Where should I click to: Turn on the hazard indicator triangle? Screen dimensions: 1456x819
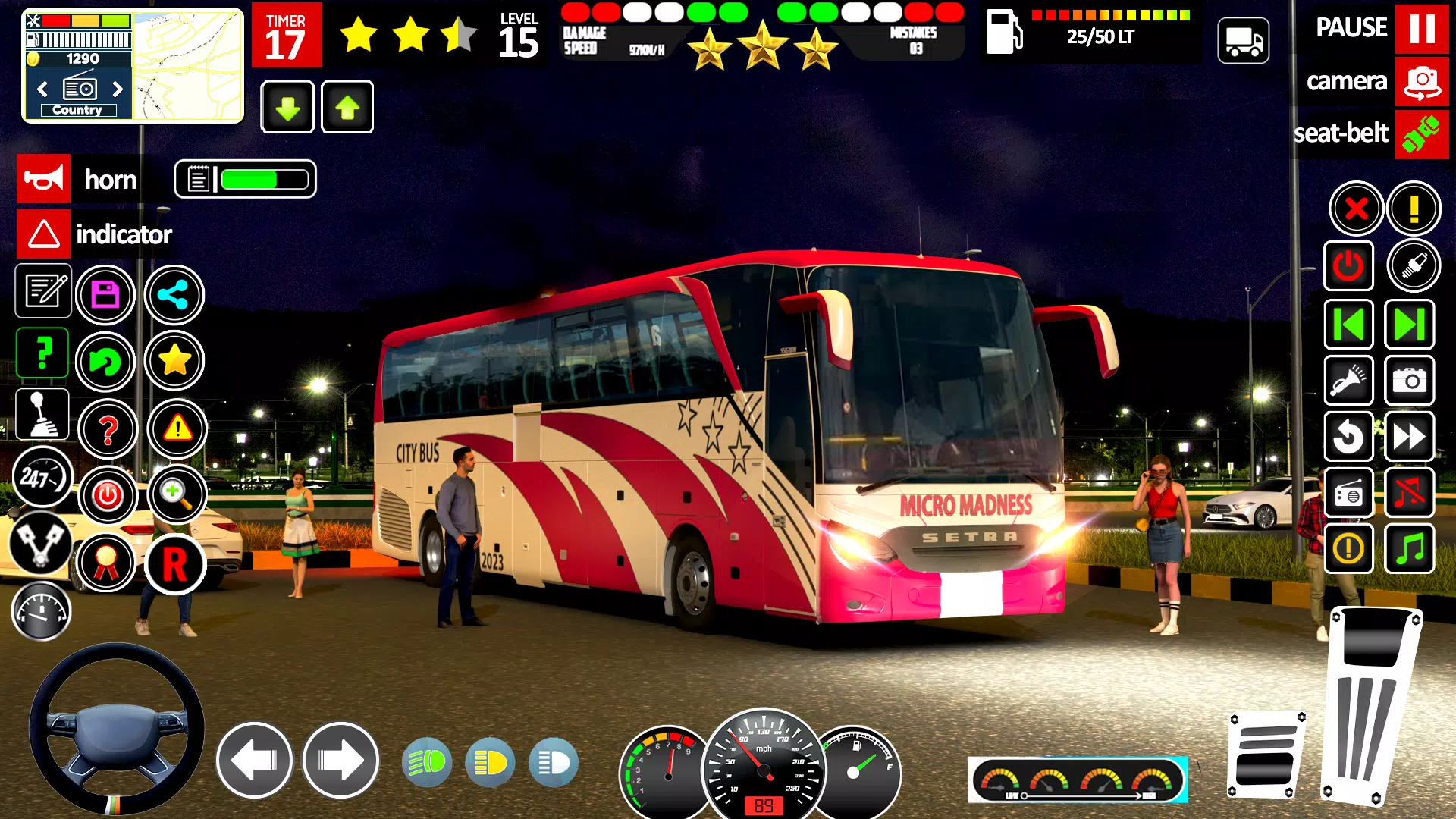(x=44, y=234)
